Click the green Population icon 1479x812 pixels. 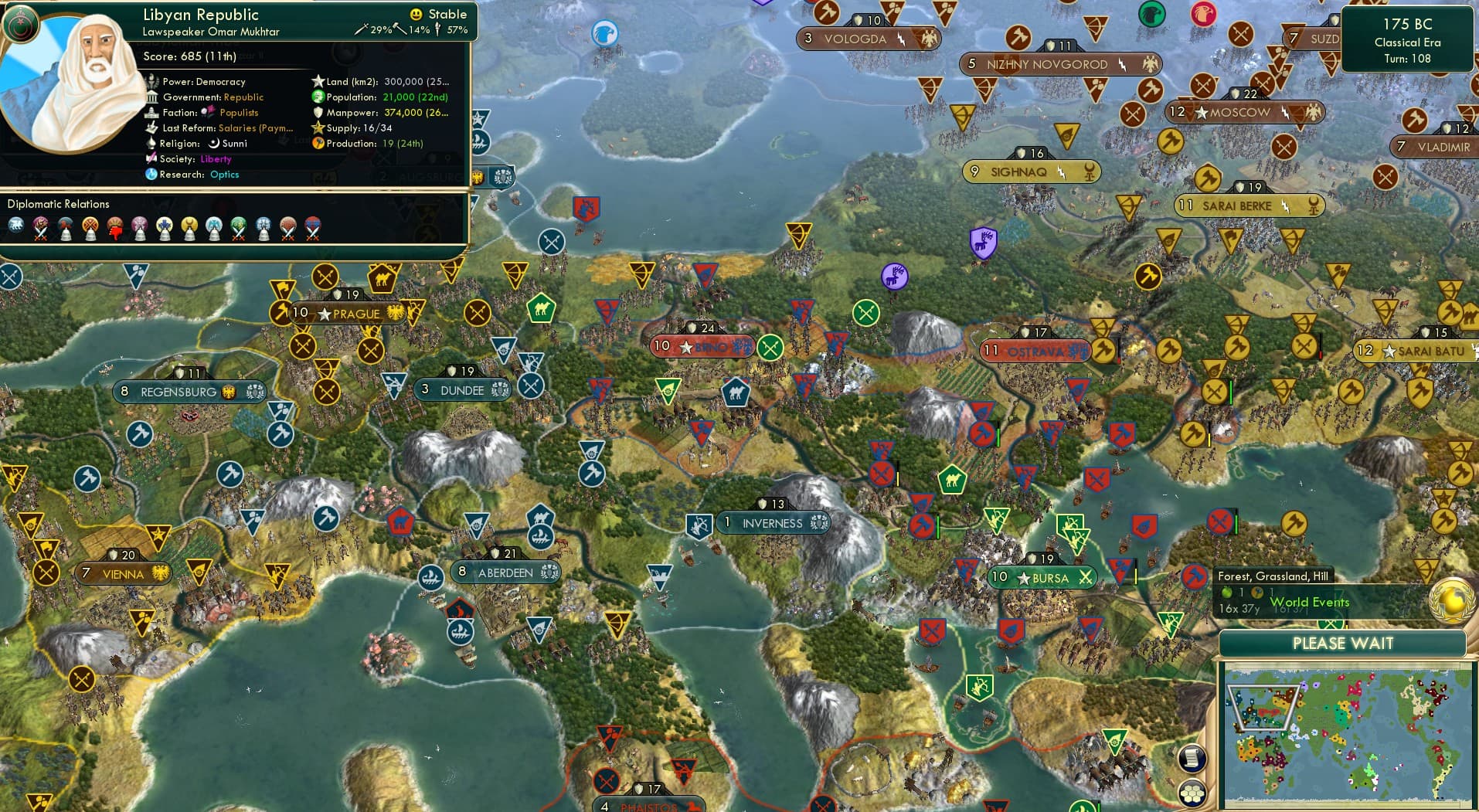317,97
